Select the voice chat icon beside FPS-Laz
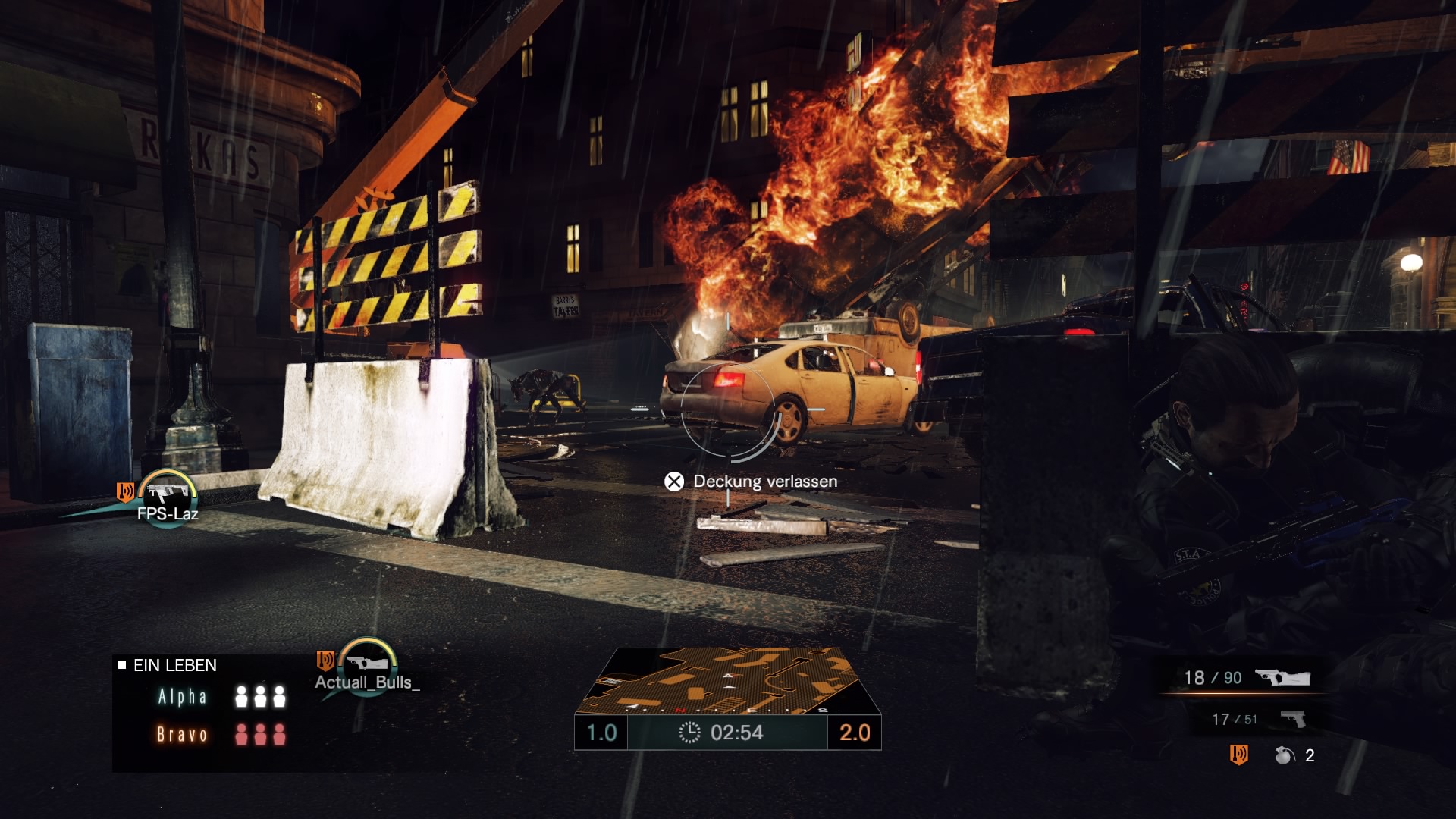Screen dimensions: 1456x819 (x=124, y=492)
